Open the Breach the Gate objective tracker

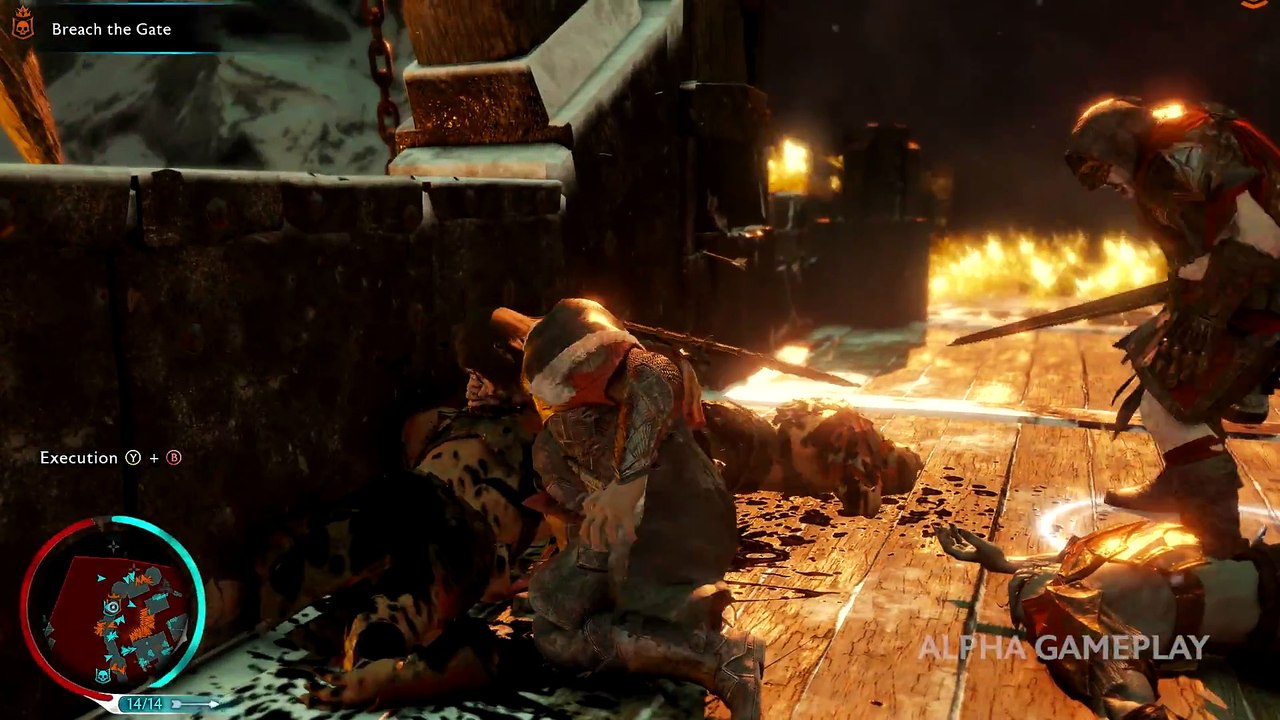coord(111,29)
